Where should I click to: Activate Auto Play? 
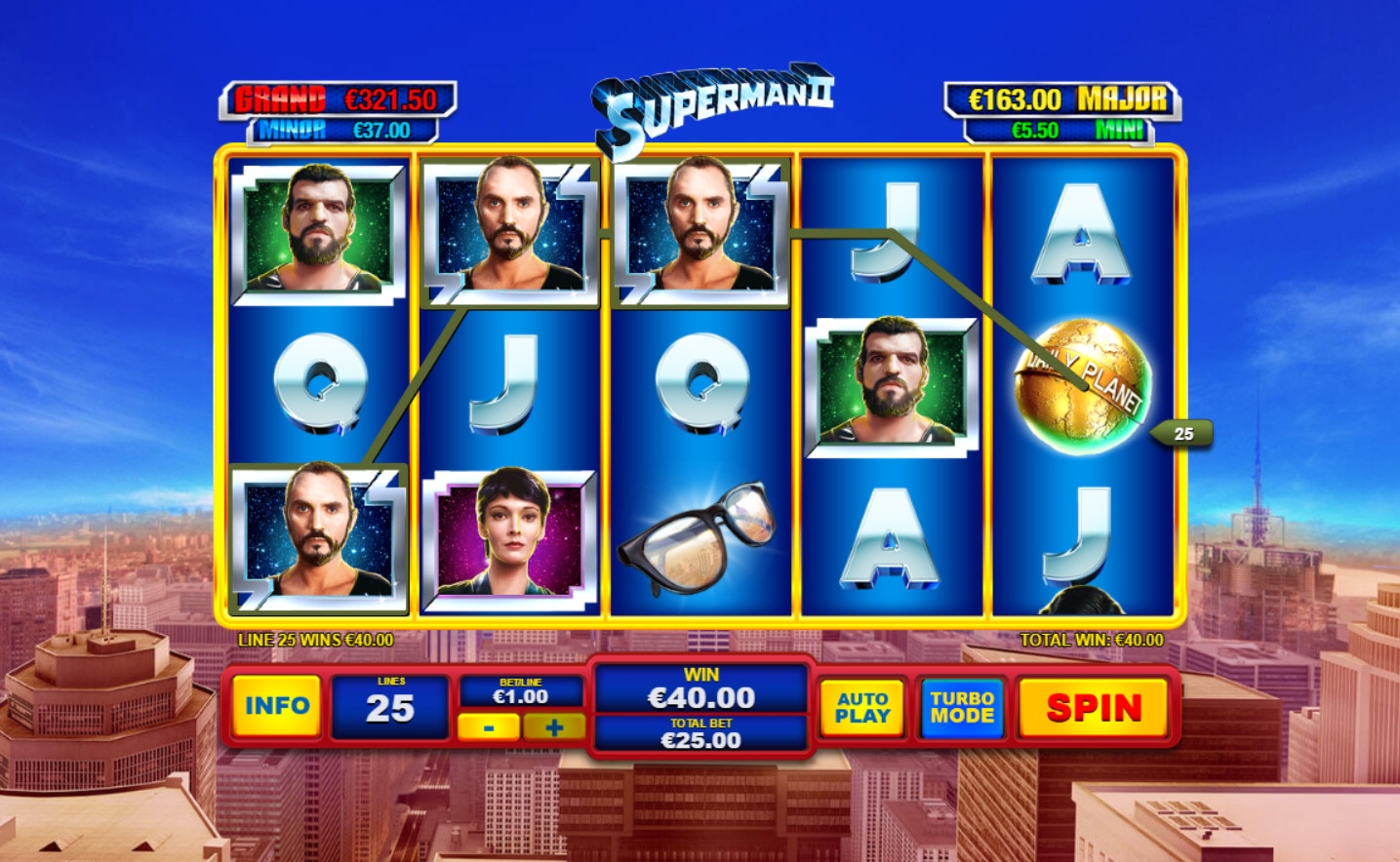click(862, 707)
